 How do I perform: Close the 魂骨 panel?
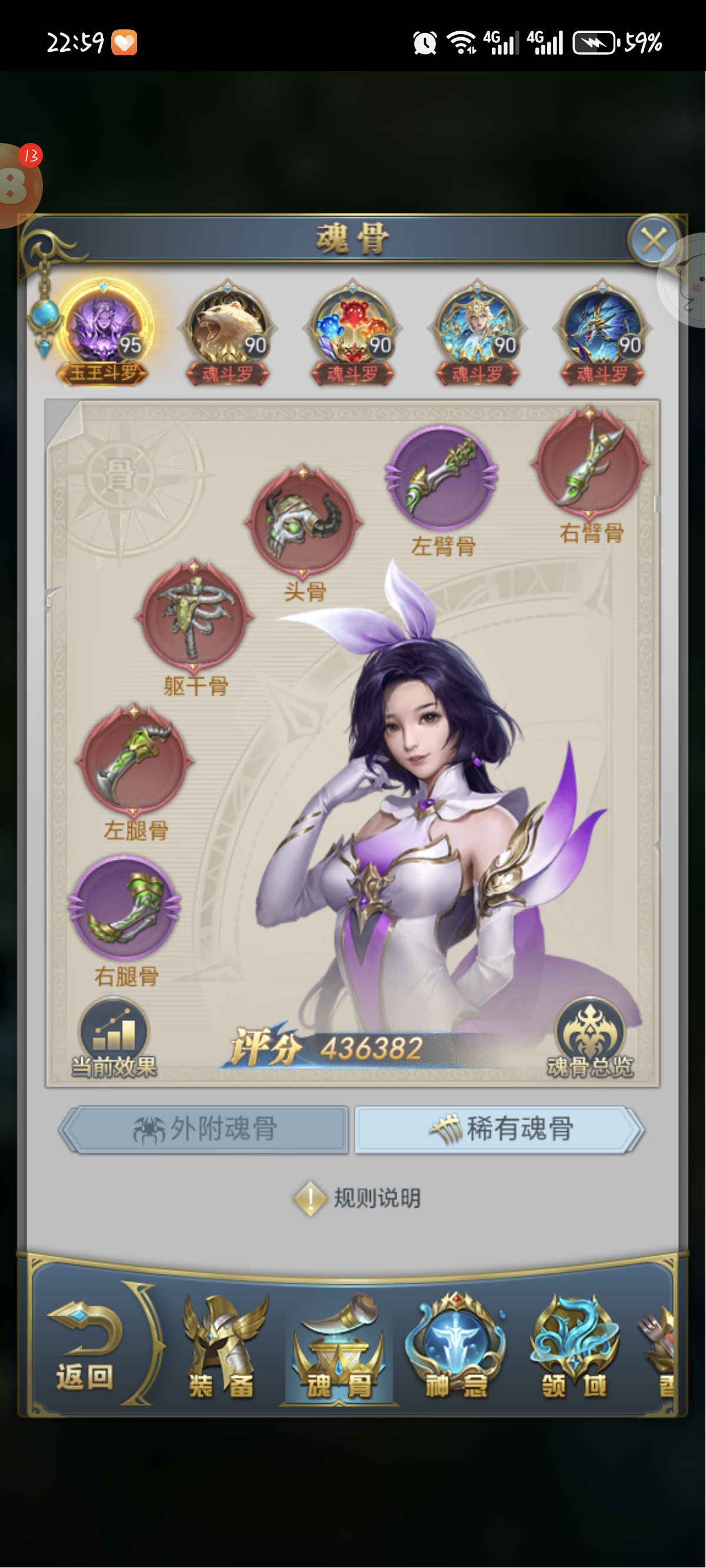click(653, 241)
